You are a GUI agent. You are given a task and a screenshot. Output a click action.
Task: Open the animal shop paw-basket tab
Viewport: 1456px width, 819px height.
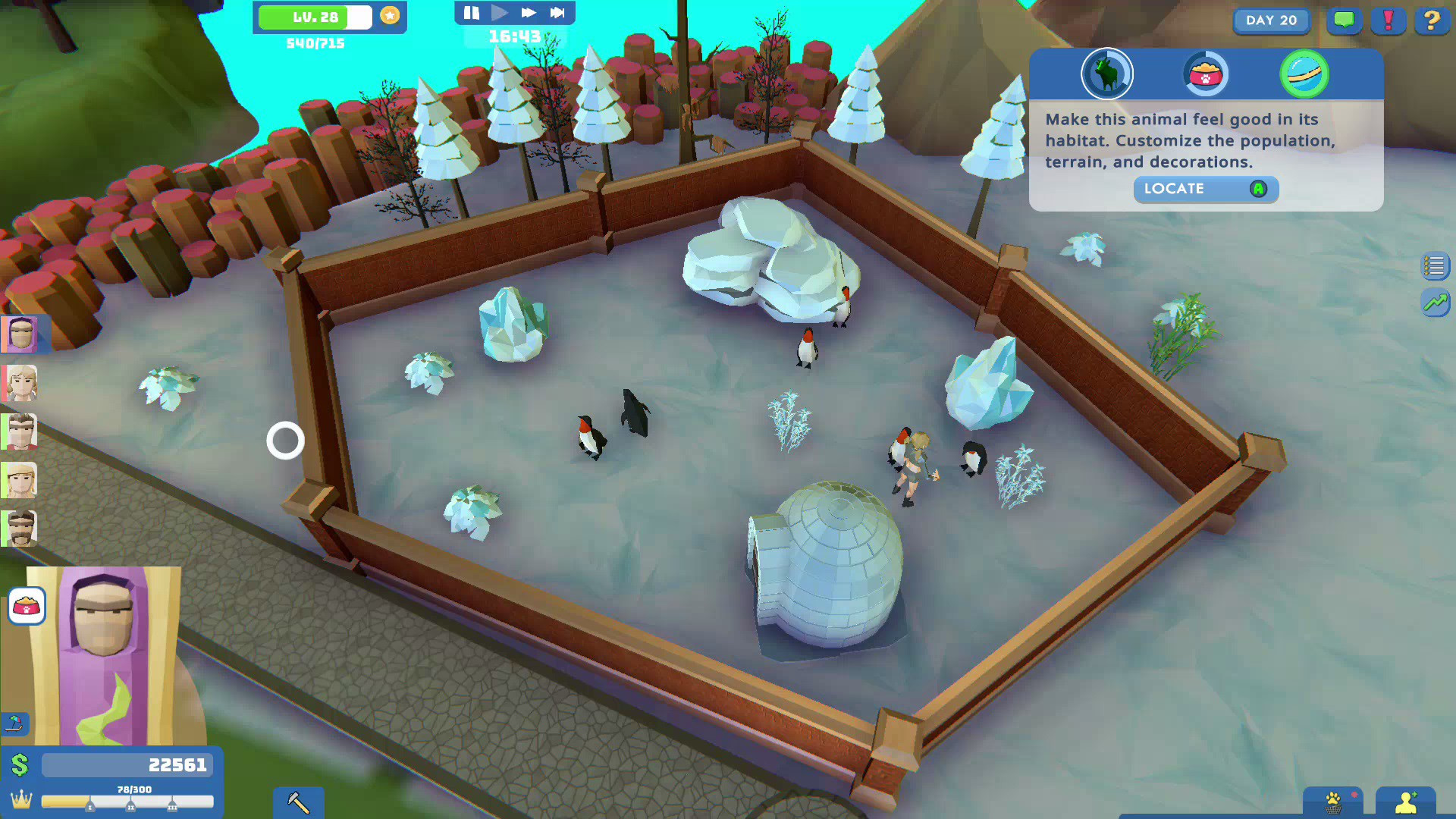point(1333,802)
